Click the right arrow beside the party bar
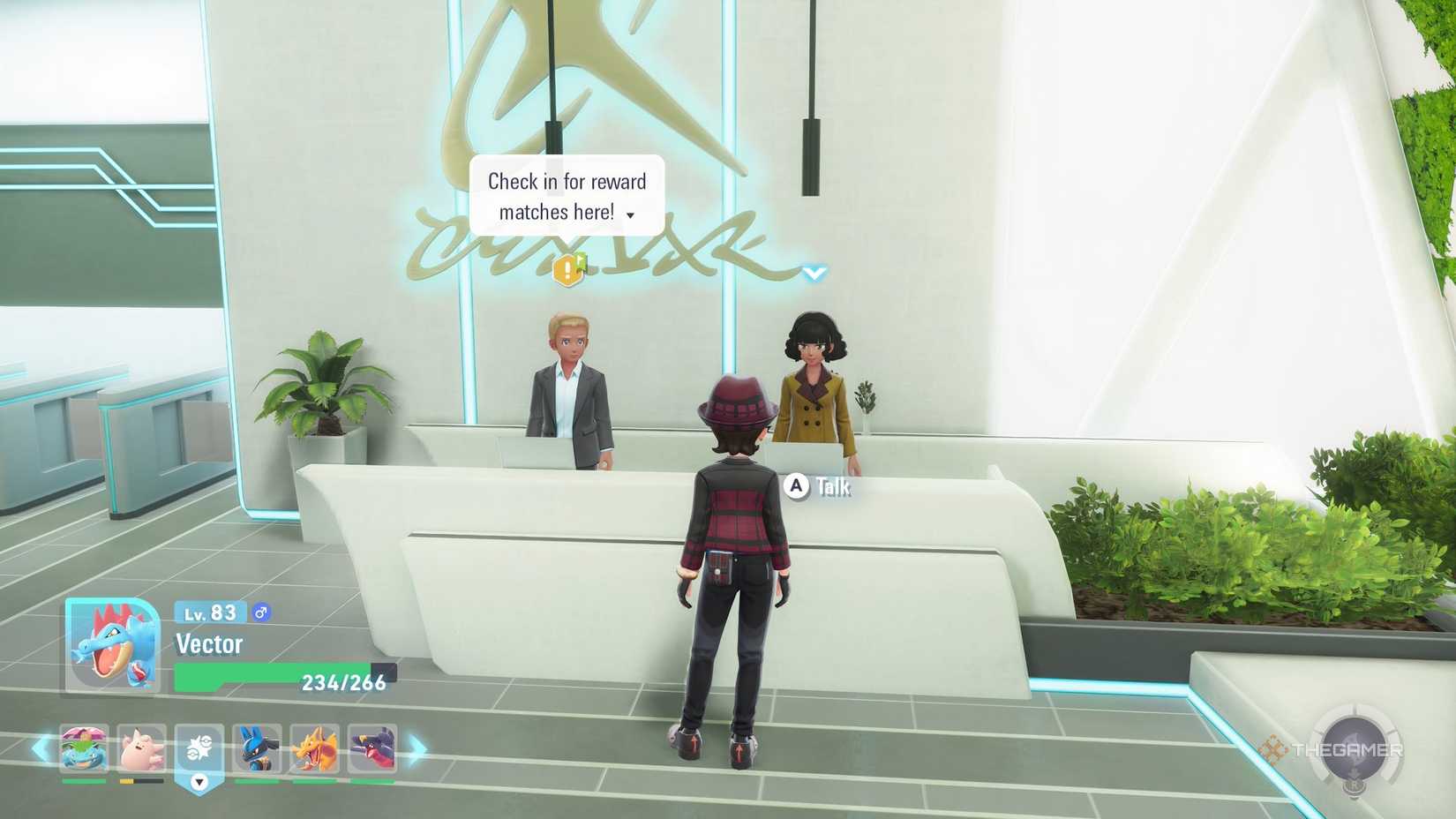The image size is (1456, 819). [x=416, y=750]
